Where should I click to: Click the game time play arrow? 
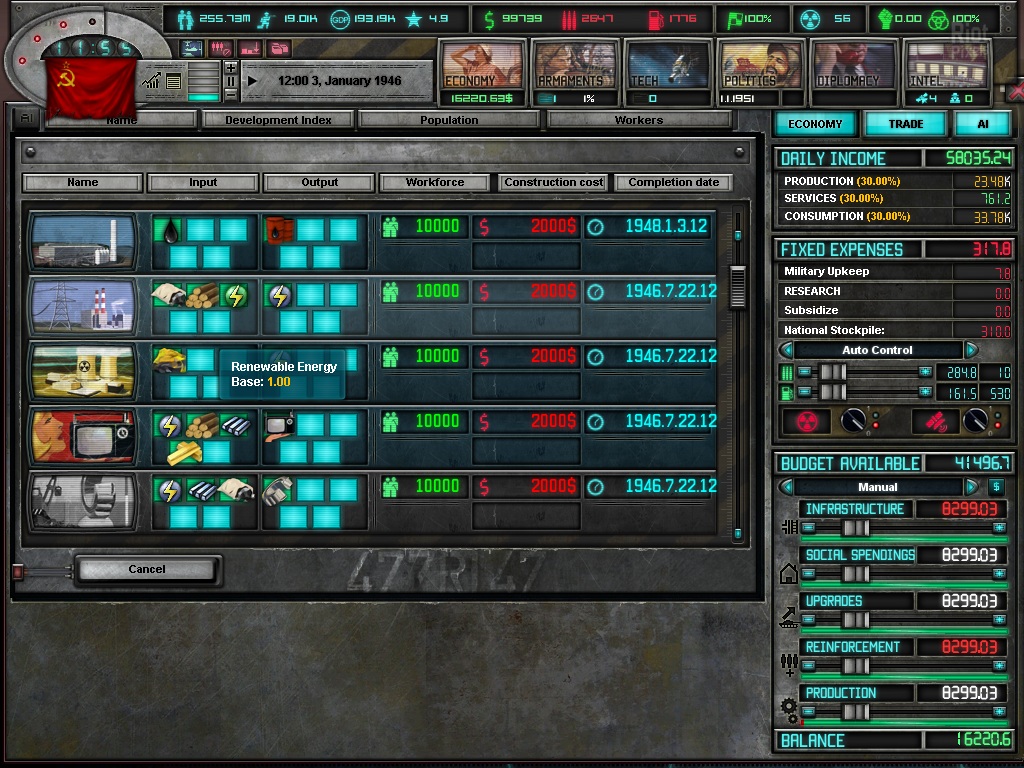[252, 80]
